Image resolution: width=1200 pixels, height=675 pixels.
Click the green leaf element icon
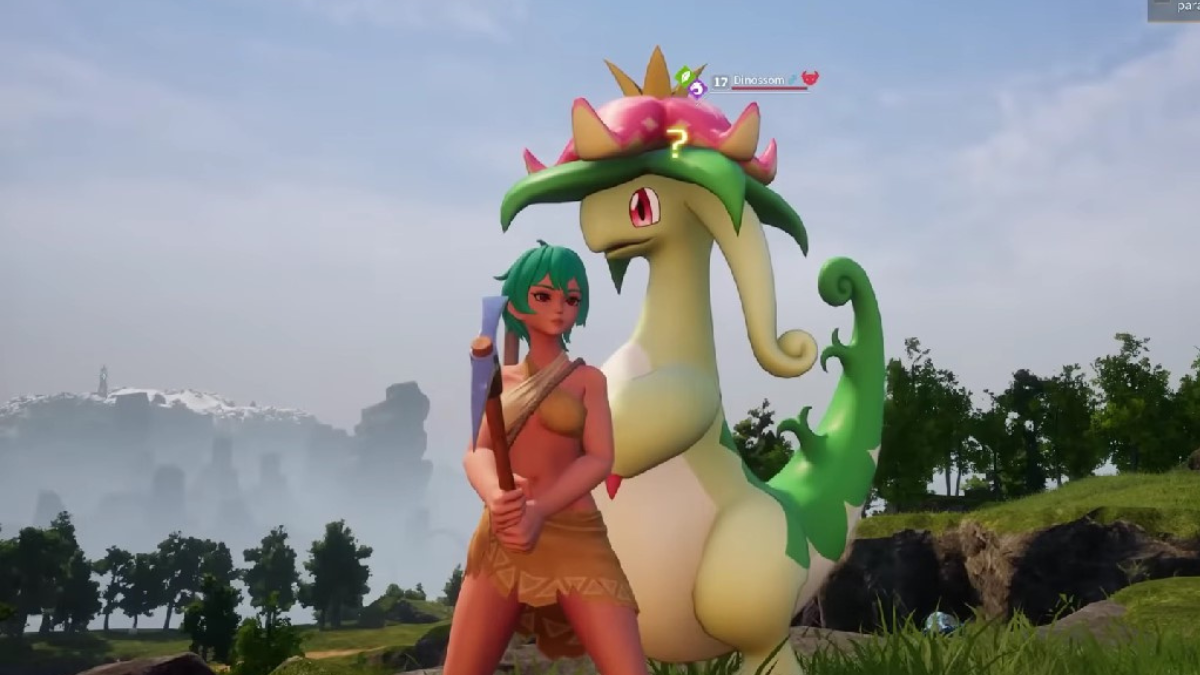(x=685, y=75)
